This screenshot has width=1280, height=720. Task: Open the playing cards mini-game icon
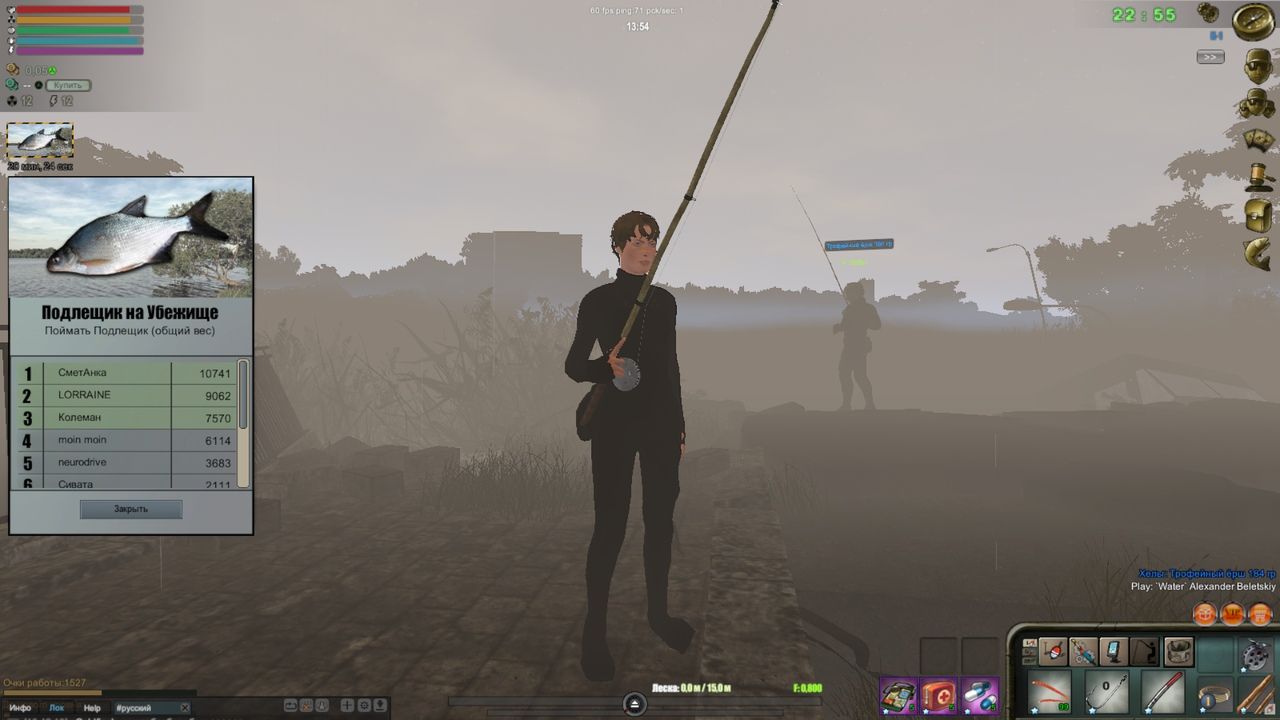1257,140
